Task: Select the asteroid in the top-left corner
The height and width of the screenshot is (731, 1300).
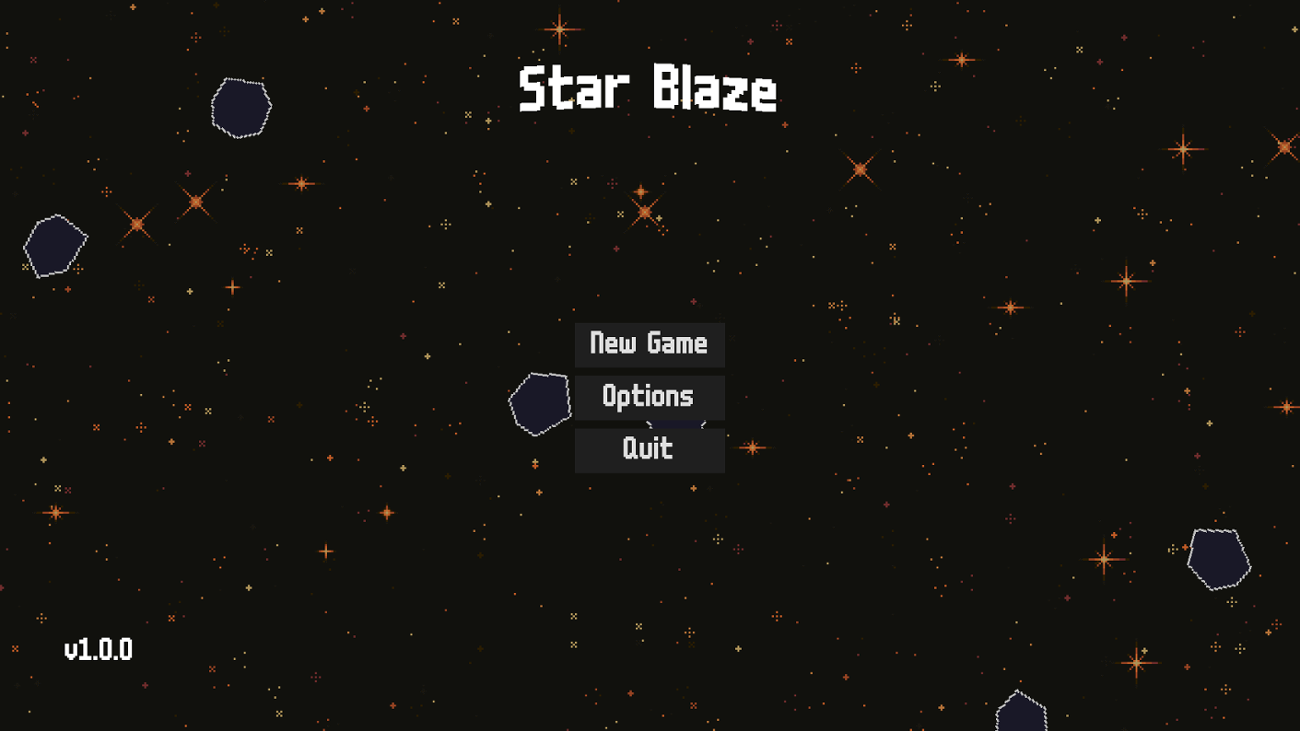Action: click(x=240, y=105)
